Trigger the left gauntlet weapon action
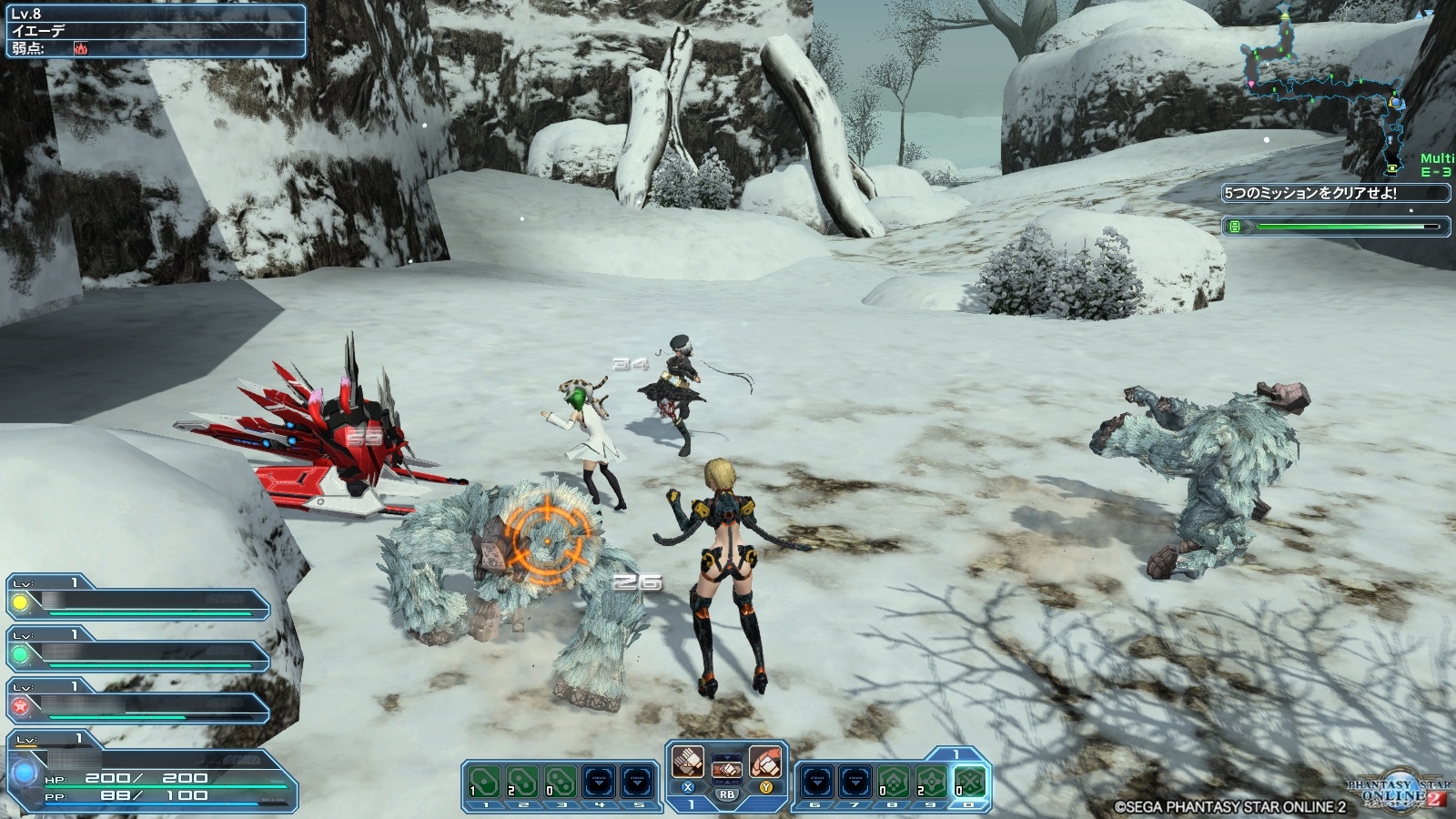Viewport: 1456px width, 819px height. click(x=688, y=762)
